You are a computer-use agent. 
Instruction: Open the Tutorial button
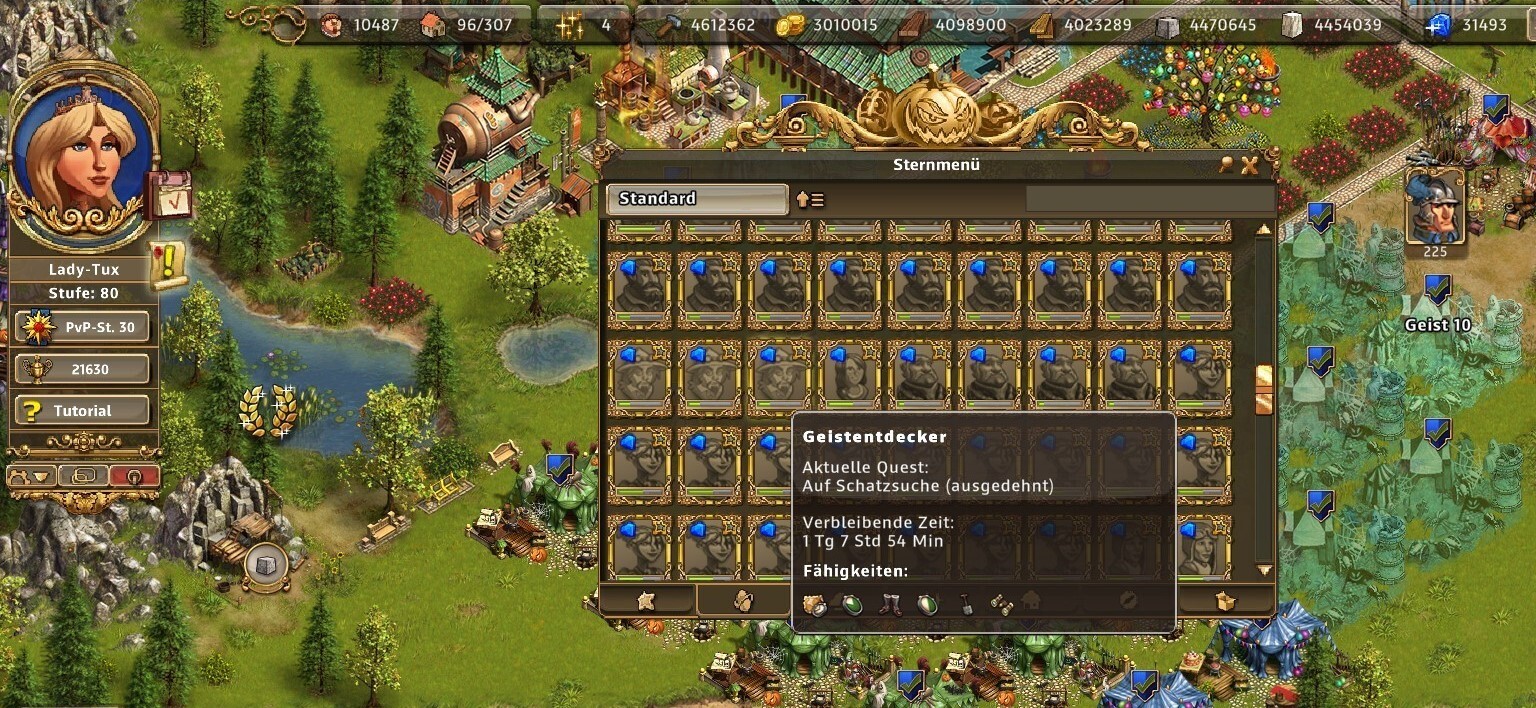click(x=82, y=411)
